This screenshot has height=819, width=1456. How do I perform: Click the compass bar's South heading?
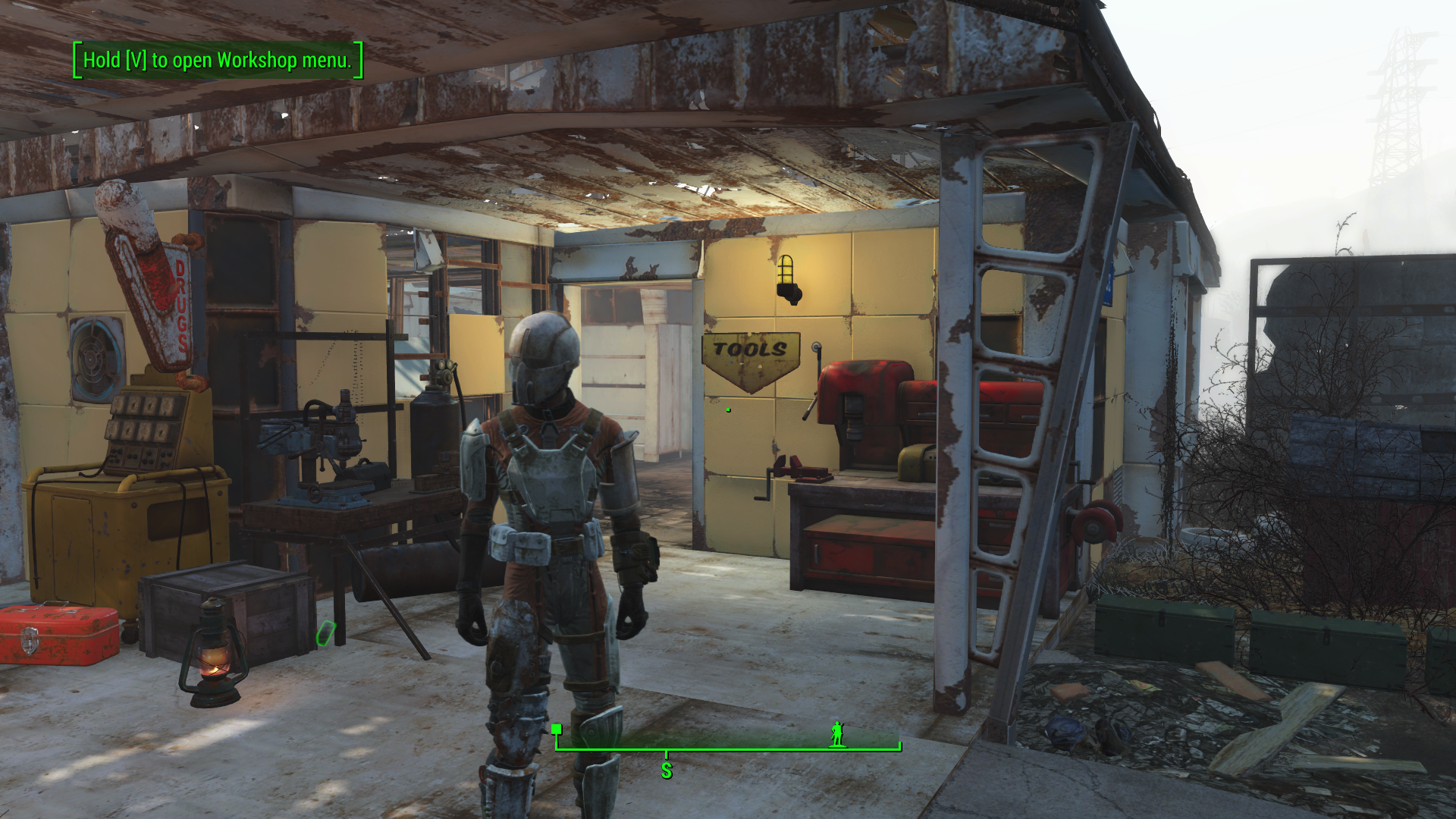pos(667,770)
